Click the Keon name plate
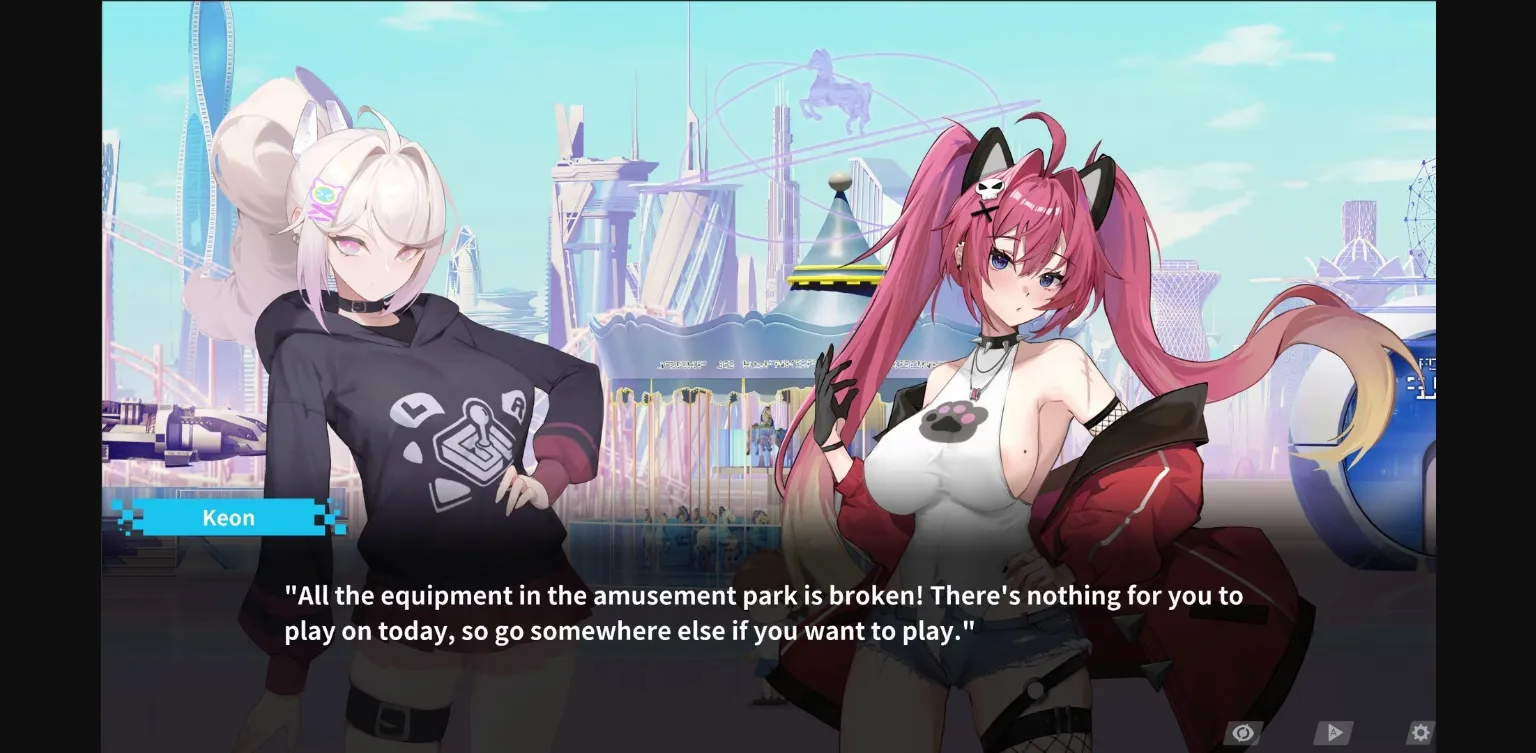This screenshot has width=1536, height=753. coord(229,517)
